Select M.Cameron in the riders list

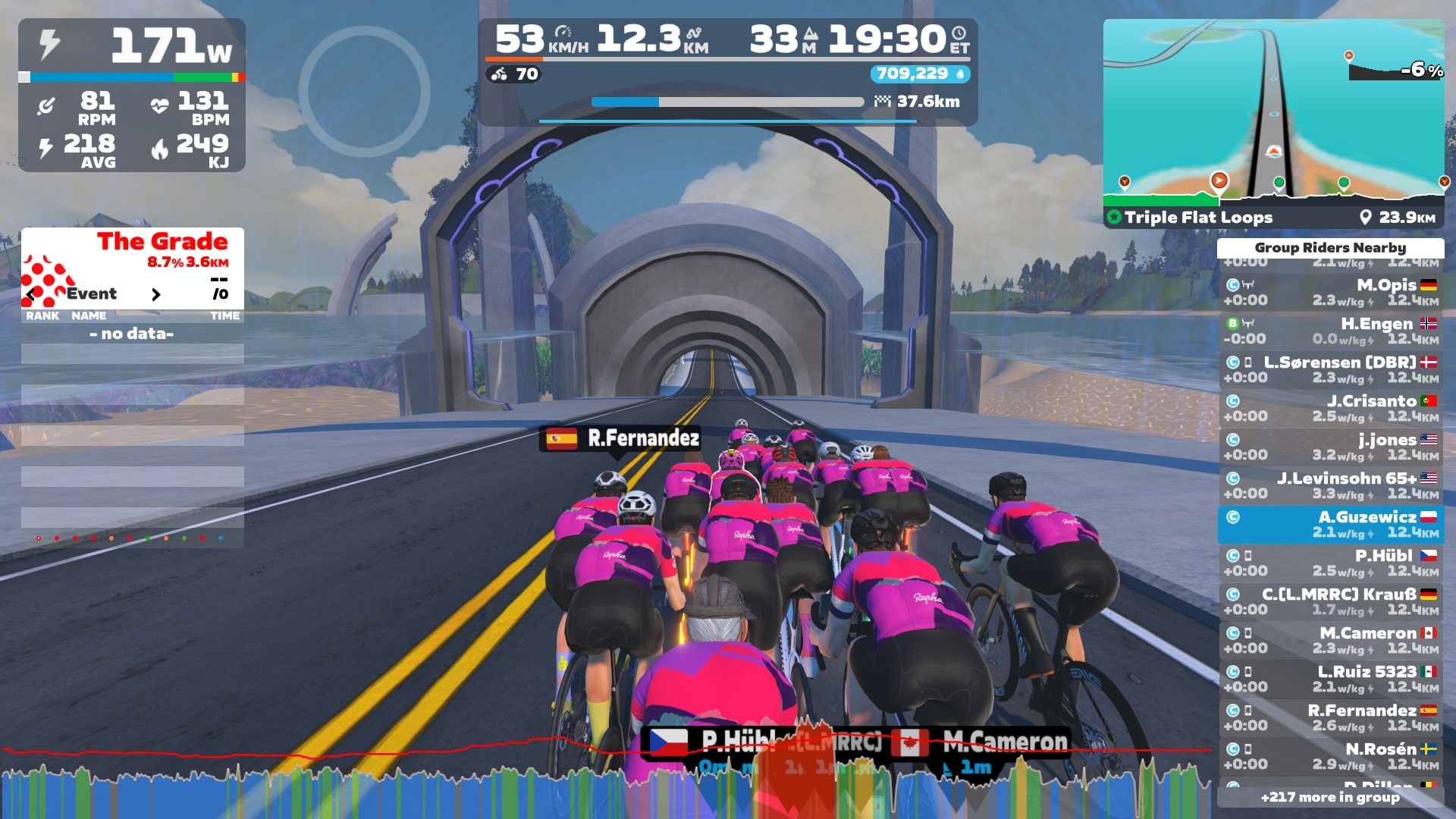pyautogui.click(x=1331, y=641)
